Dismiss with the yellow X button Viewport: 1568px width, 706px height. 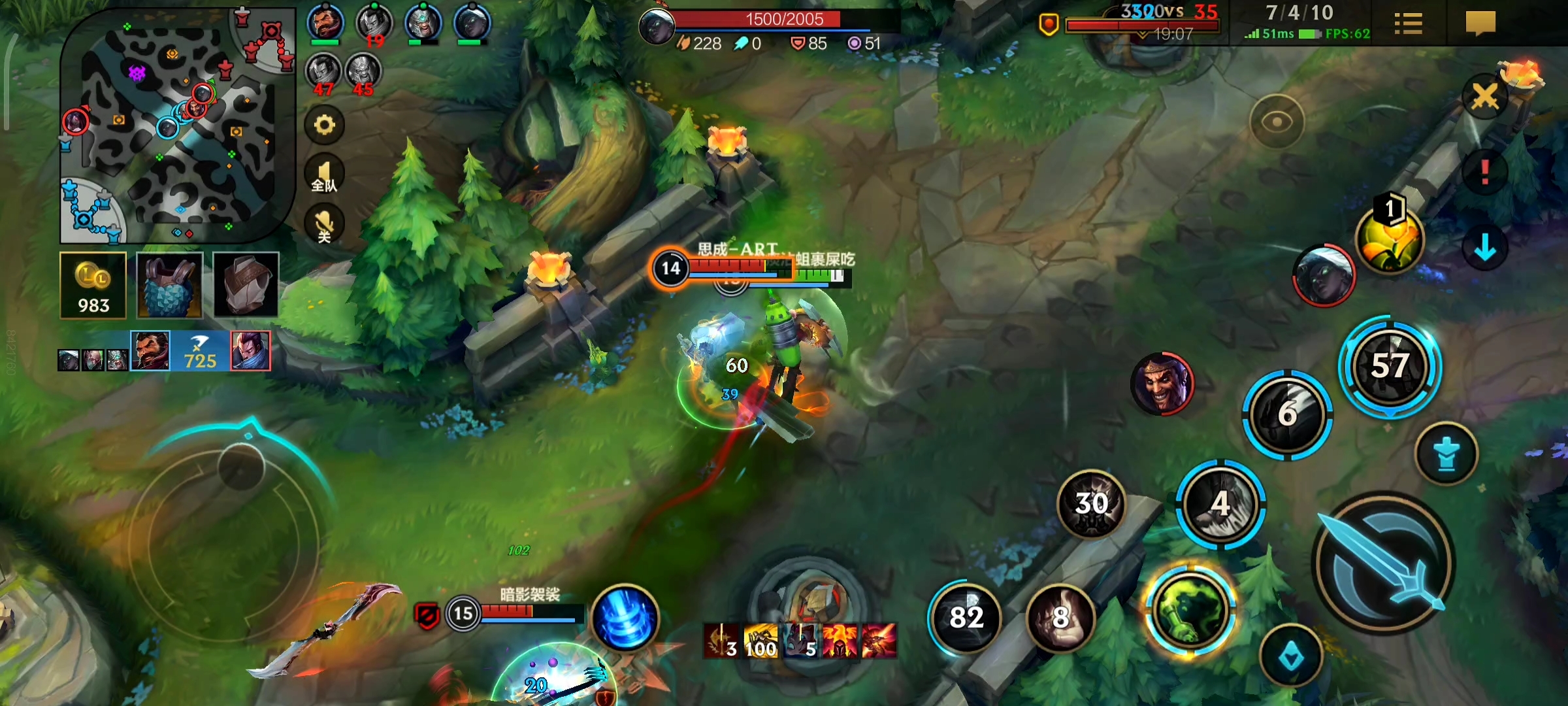tap(1484, 97)
